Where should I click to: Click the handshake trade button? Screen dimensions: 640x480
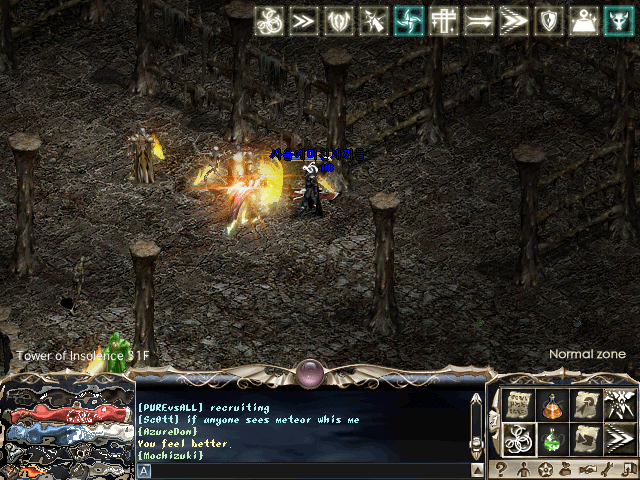[x=589, y=468]
